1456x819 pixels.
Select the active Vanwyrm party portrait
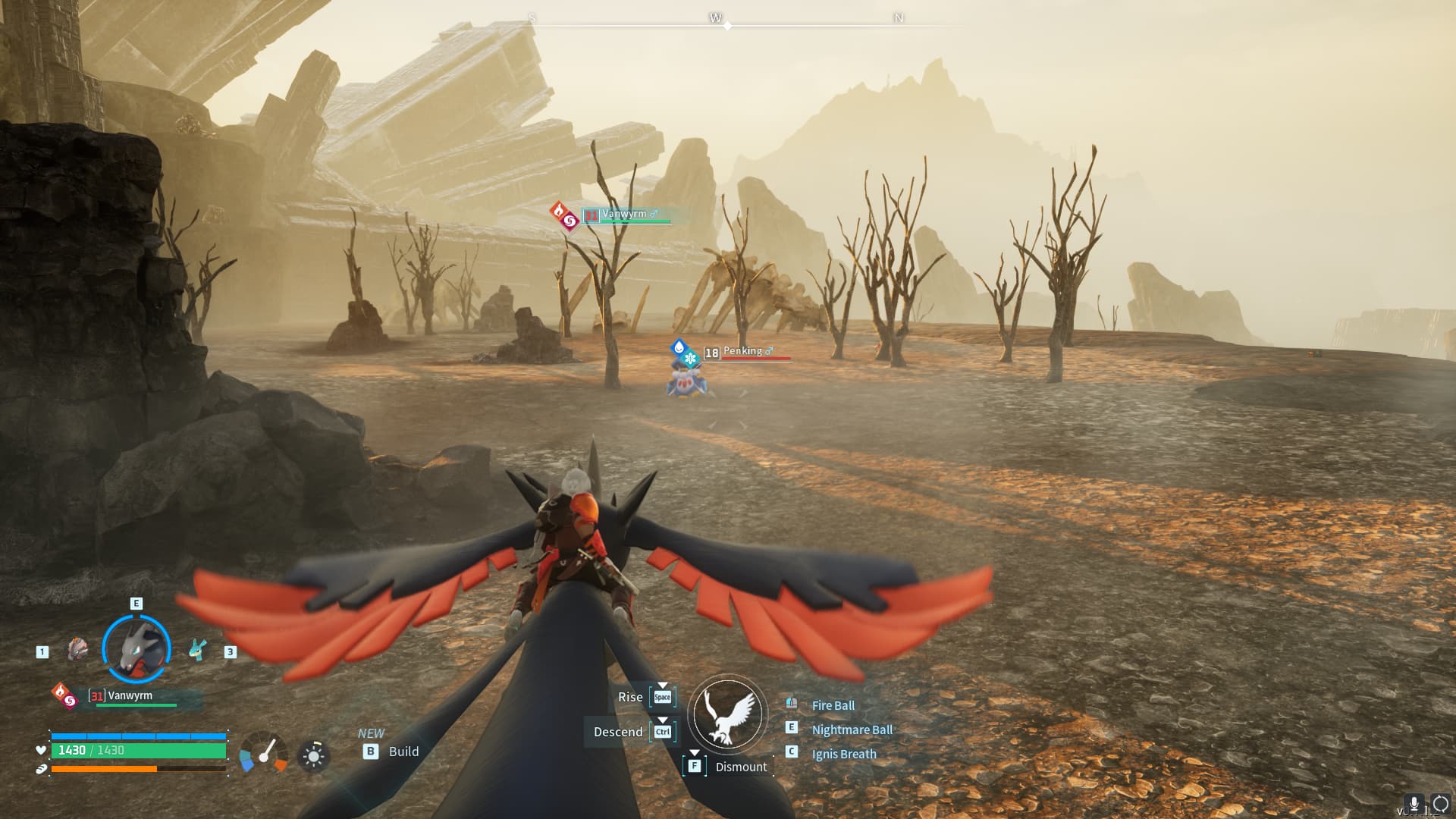click(x=136, y=649)
